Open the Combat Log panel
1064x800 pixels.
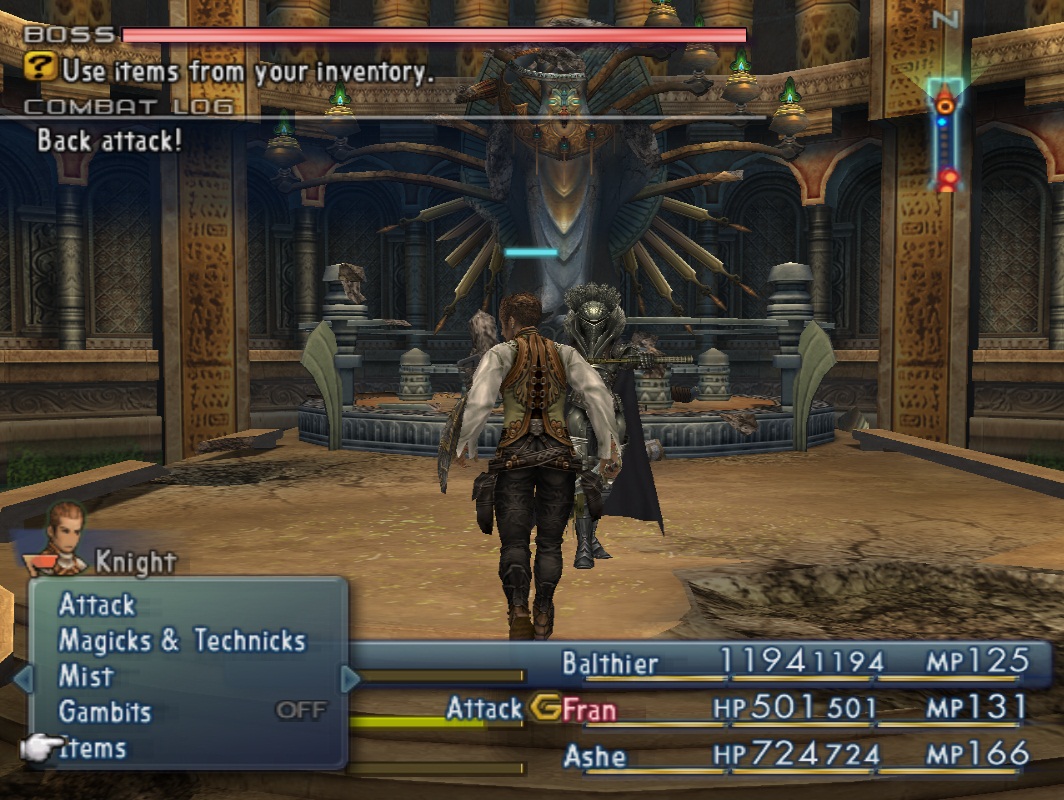click(128, 107)
